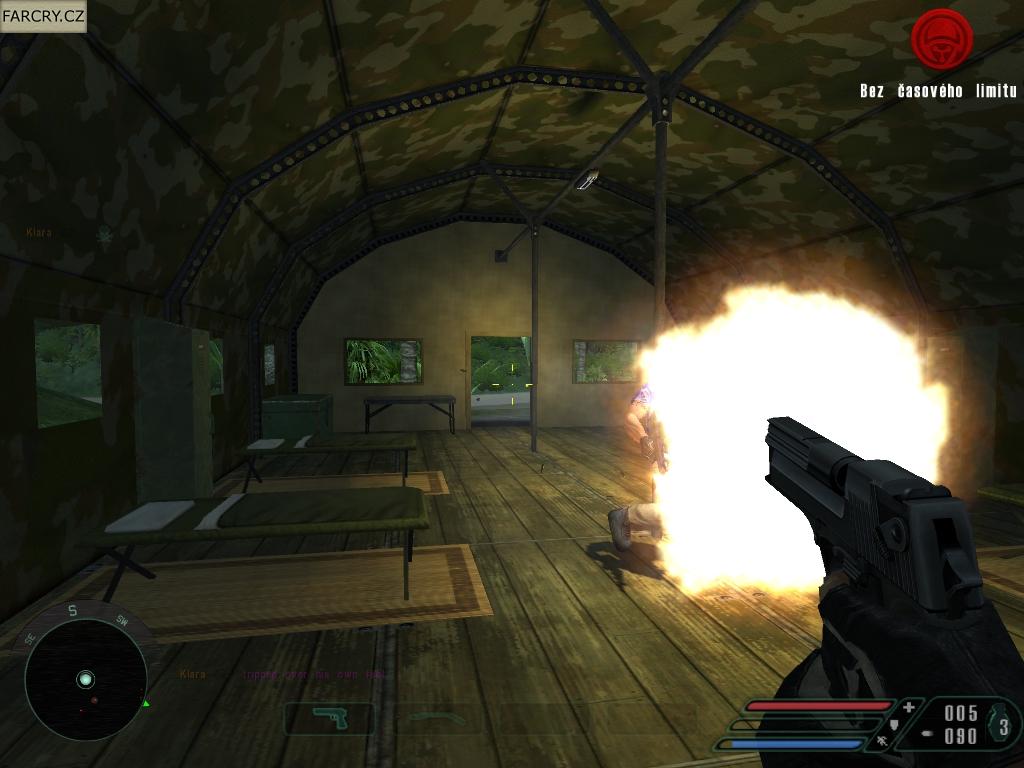Viewport: 1024px width, 768px height.
Task: Select the pistol weapon slot
Action: coord(328,717)
